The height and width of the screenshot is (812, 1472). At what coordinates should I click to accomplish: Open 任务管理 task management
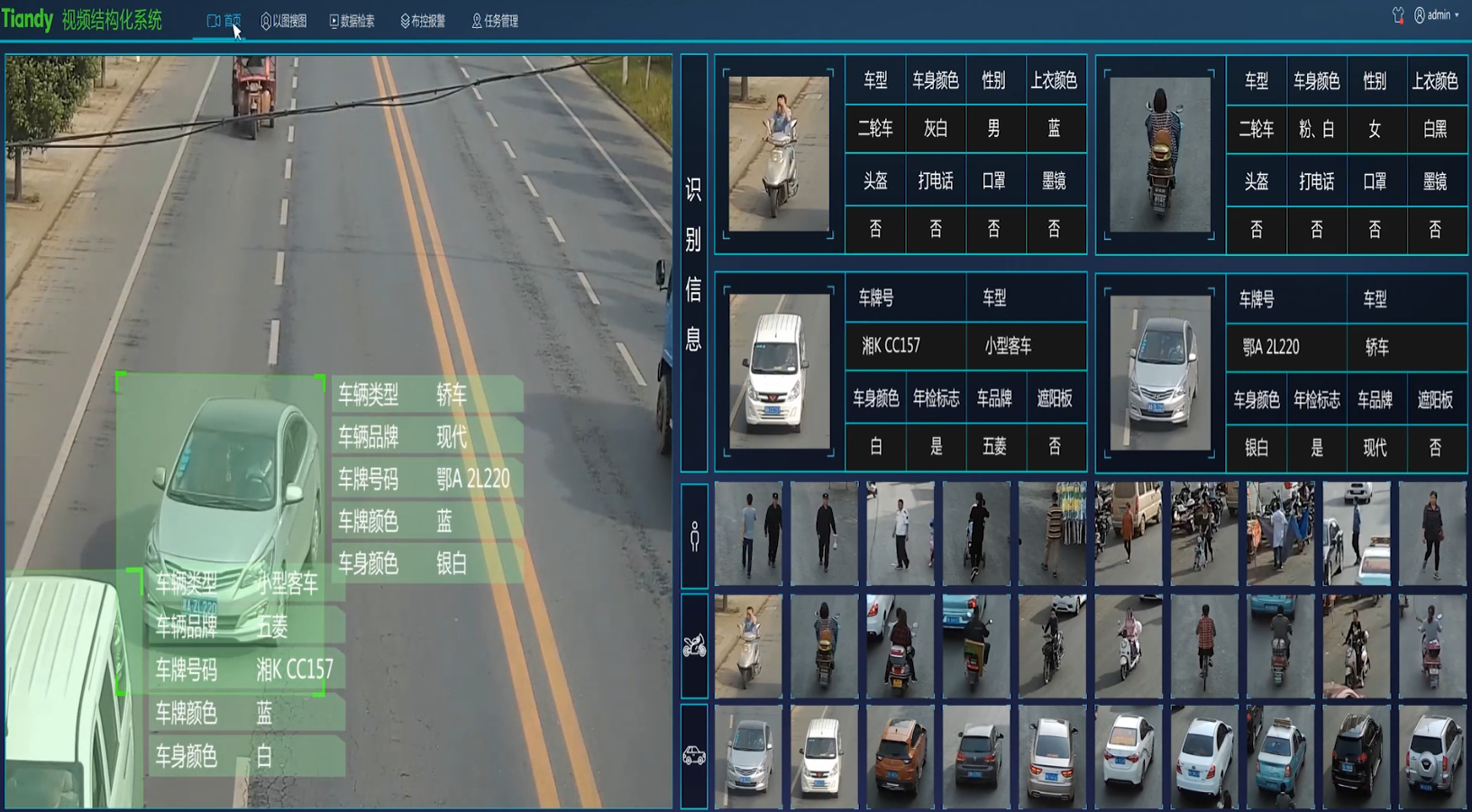[494, 20]
